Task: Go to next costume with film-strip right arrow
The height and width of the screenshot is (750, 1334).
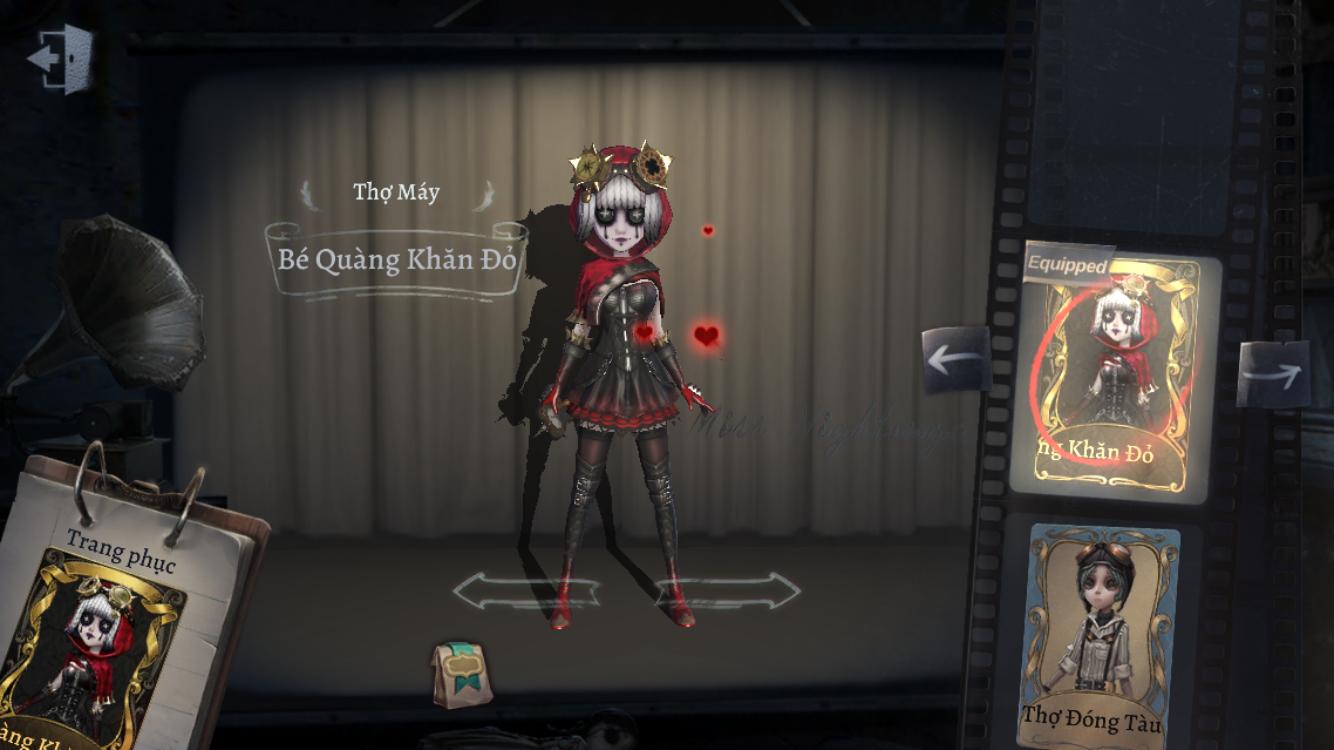Action: 1273,374
